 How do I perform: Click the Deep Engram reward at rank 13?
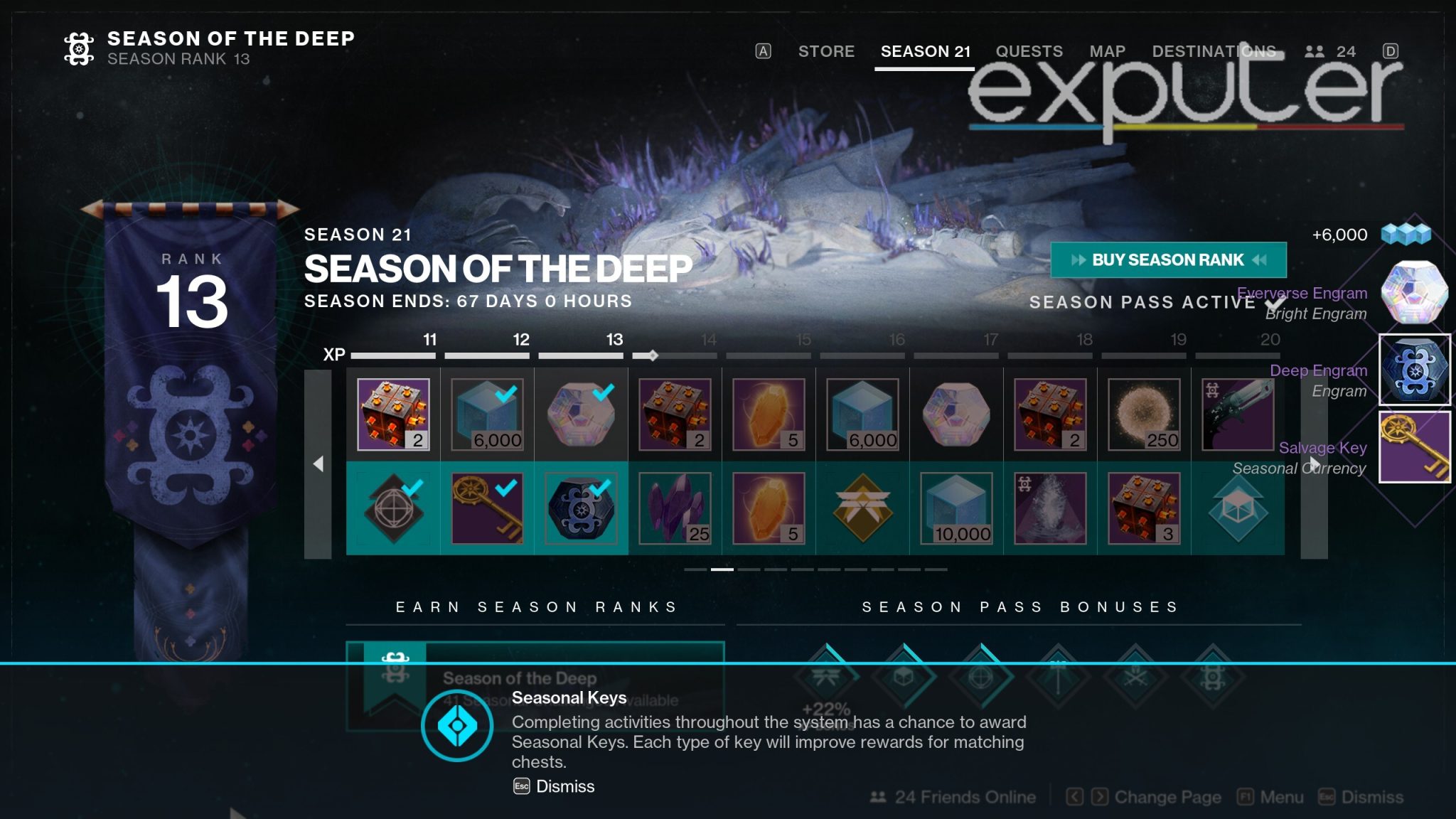582,509
